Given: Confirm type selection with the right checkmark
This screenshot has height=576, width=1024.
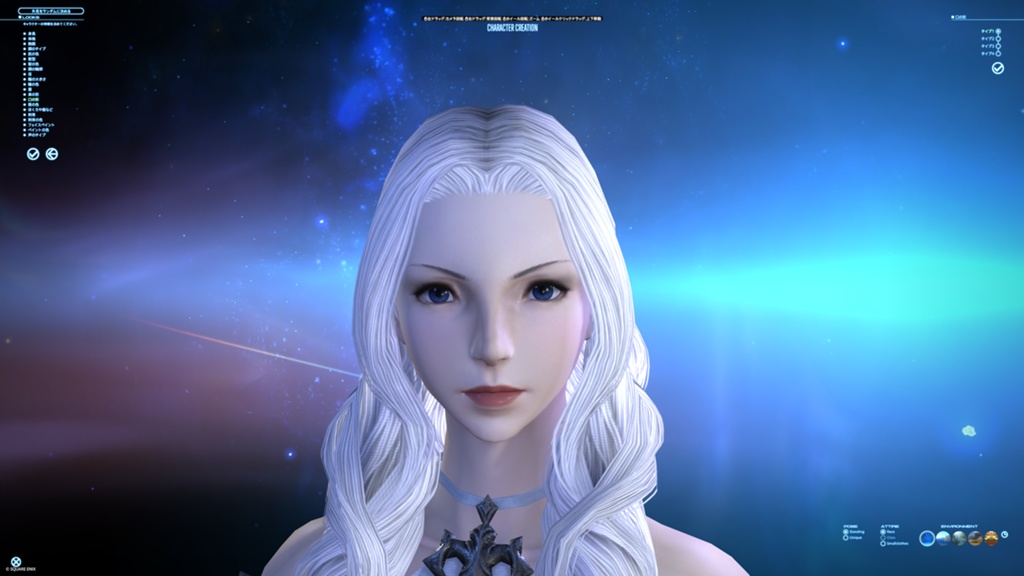Looking at the screenshot, I should 997,68.
